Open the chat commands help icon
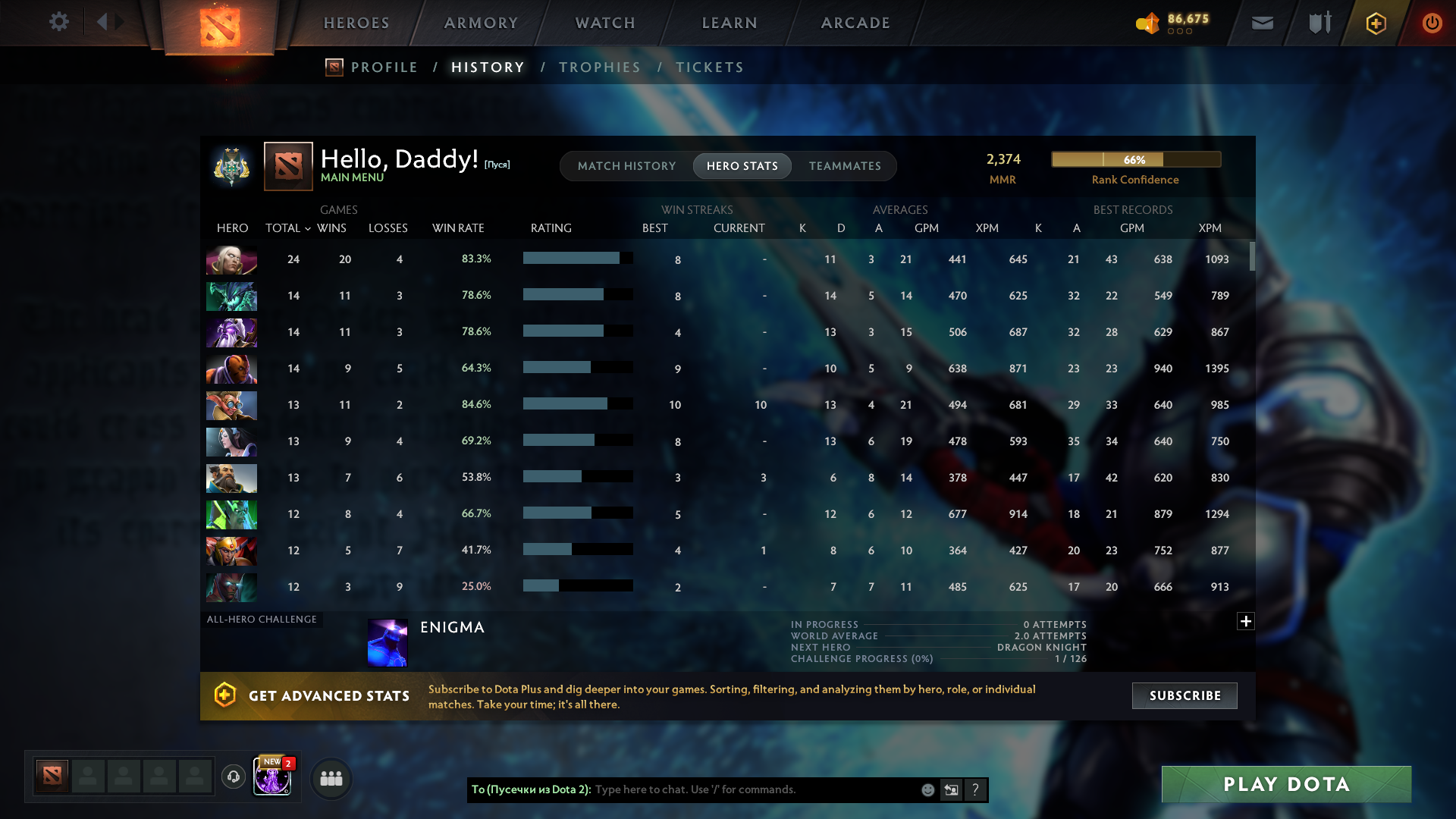 (976, 789)
